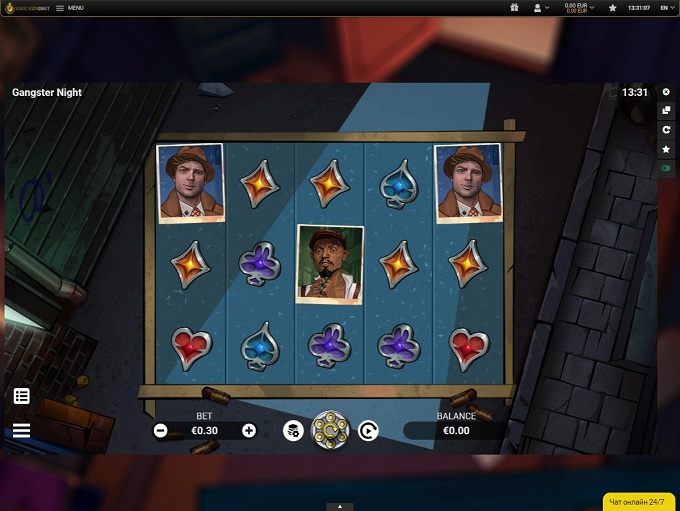Open the game in a new window
Image resolution: width=680 pixels, height=511 pixels.
click(666, 111)
